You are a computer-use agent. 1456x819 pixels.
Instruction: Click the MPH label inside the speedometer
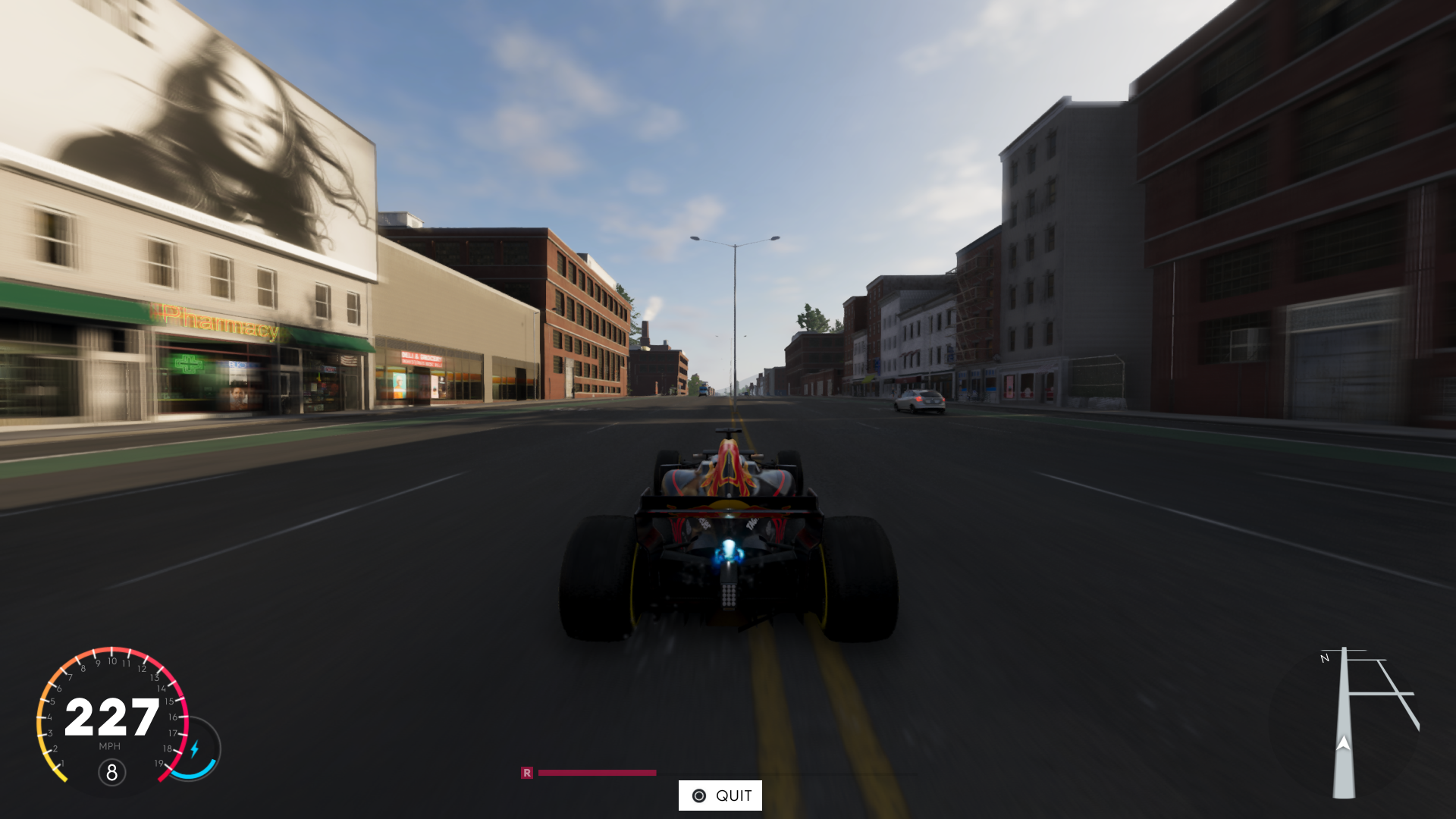(110, 747)
